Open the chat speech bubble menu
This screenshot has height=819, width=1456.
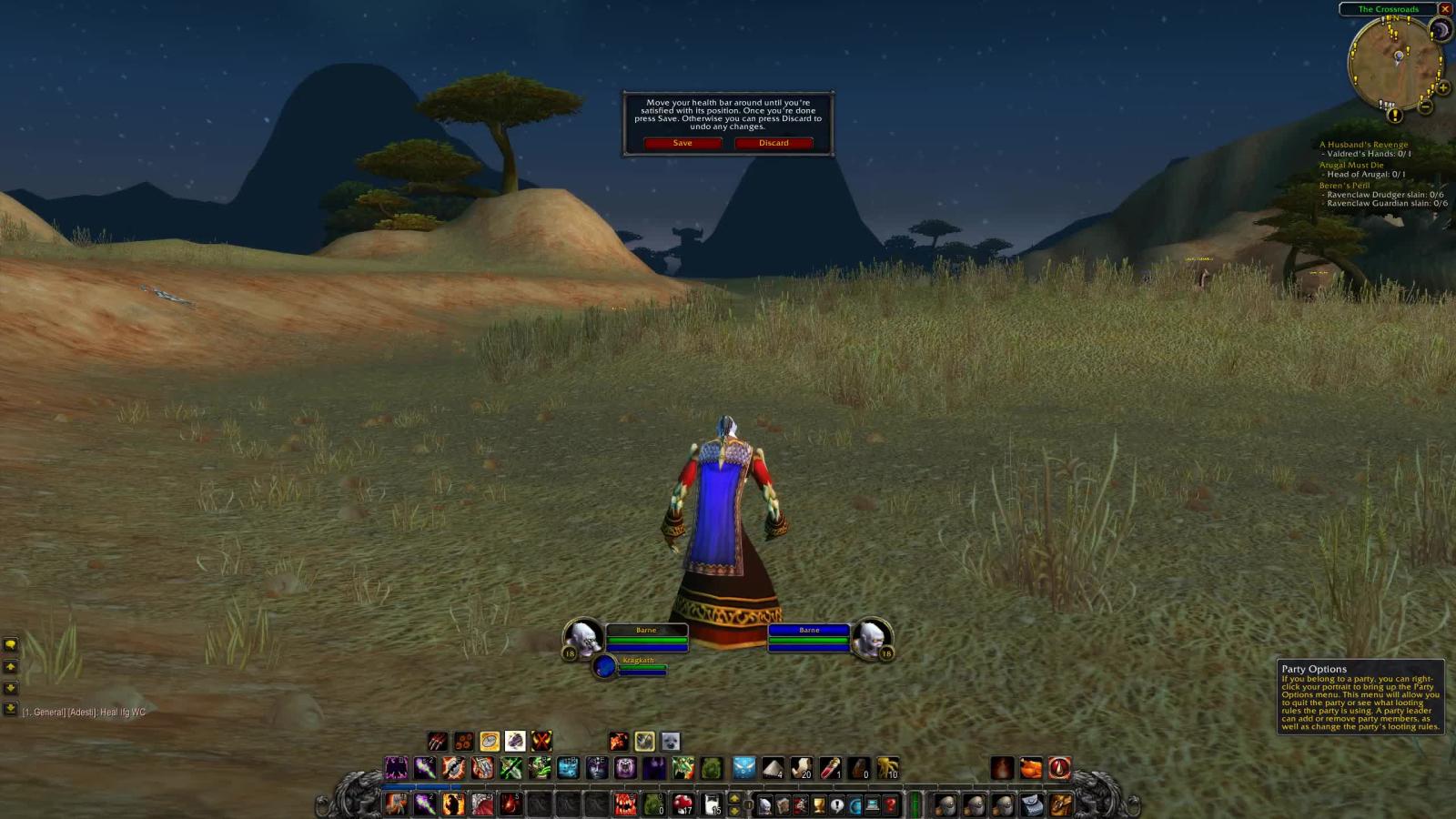point(11,644)
